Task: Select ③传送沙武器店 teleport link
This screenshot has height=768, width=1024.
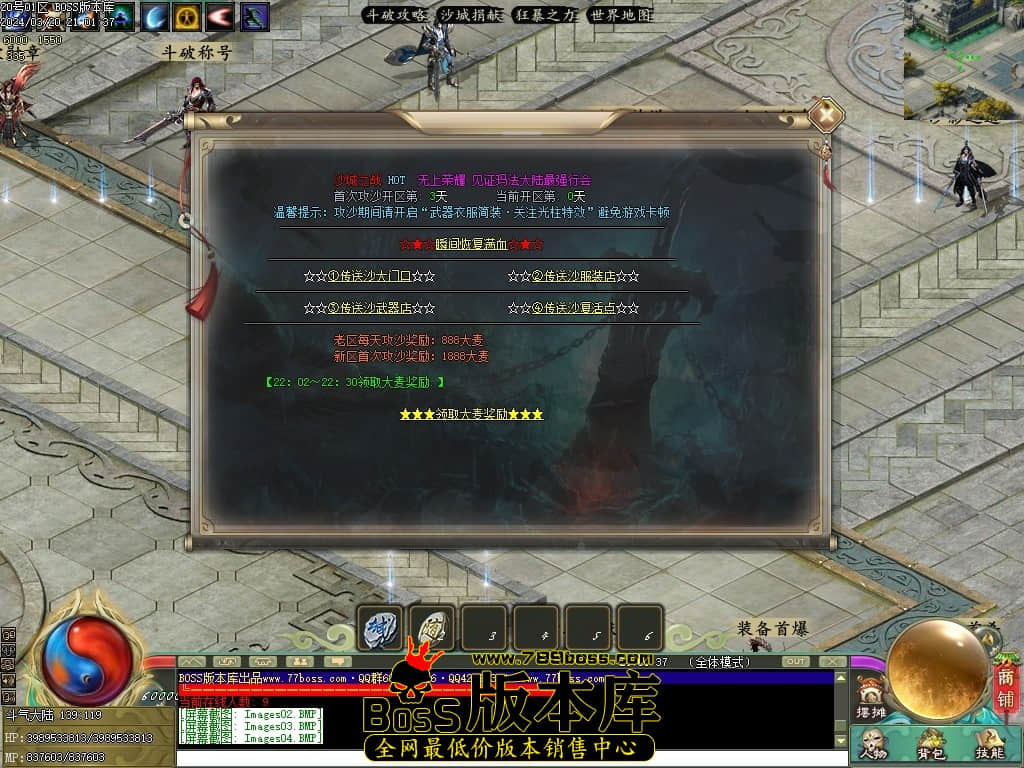Action: [369, 308]
